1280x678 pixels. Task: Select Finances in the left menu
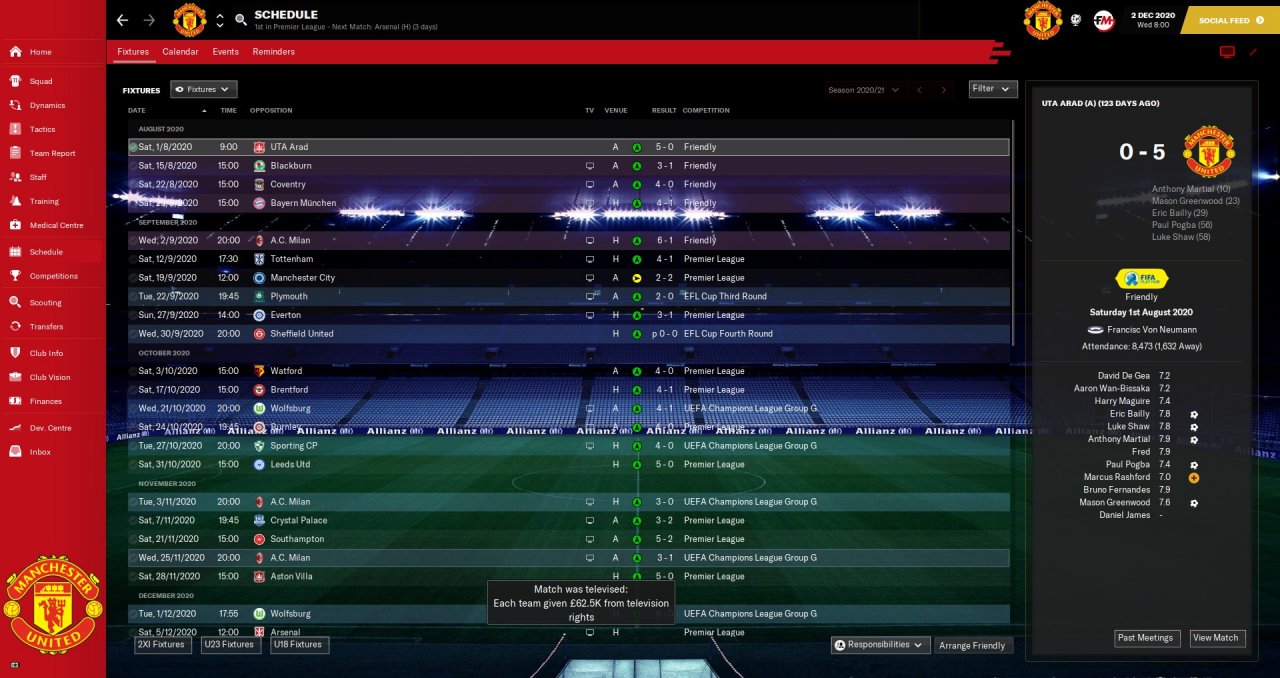coord(45,401)
